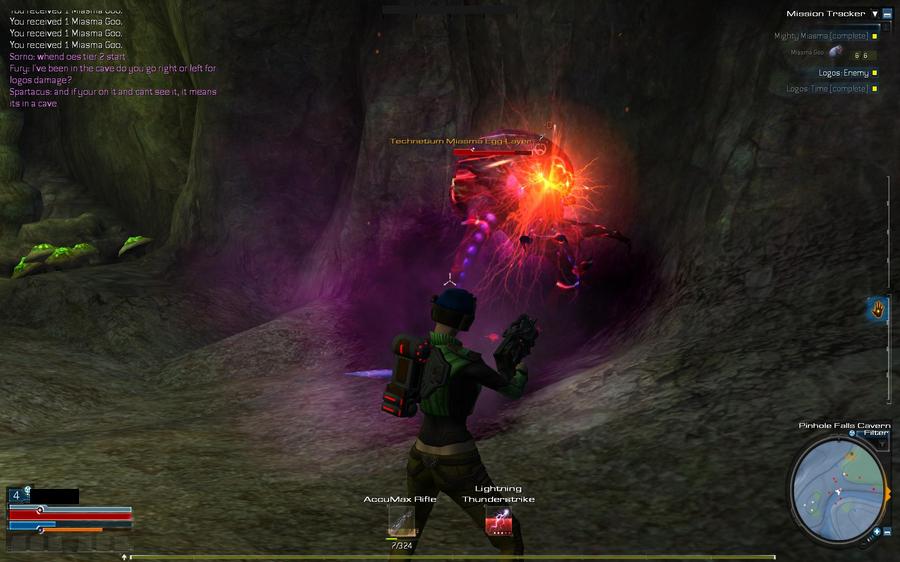This screenshot has height=562, width=900.
Task: Click the orange hand icon on right edge
Action: coord(878,309)
